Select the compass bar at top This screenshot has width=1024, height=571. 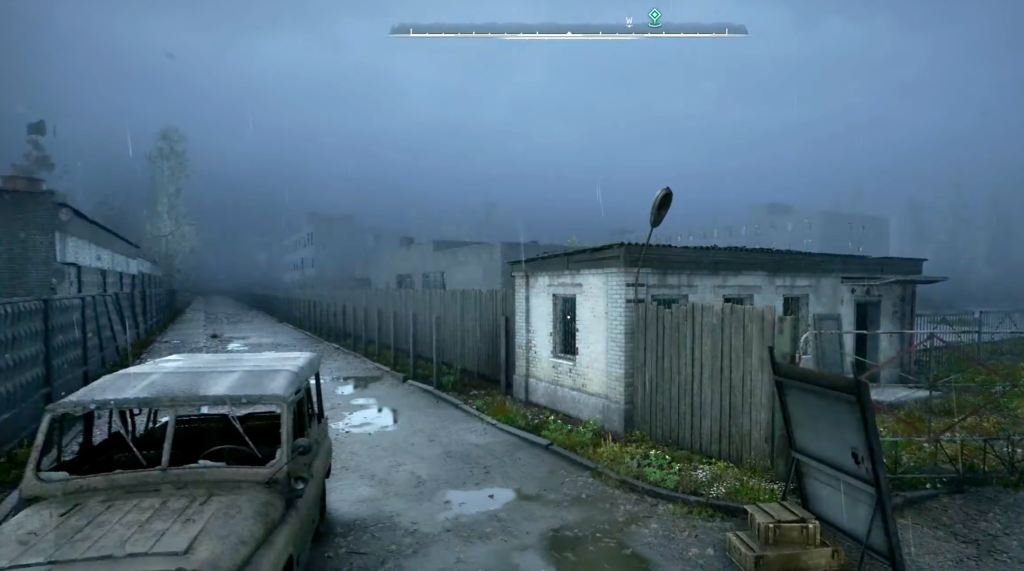568,31
